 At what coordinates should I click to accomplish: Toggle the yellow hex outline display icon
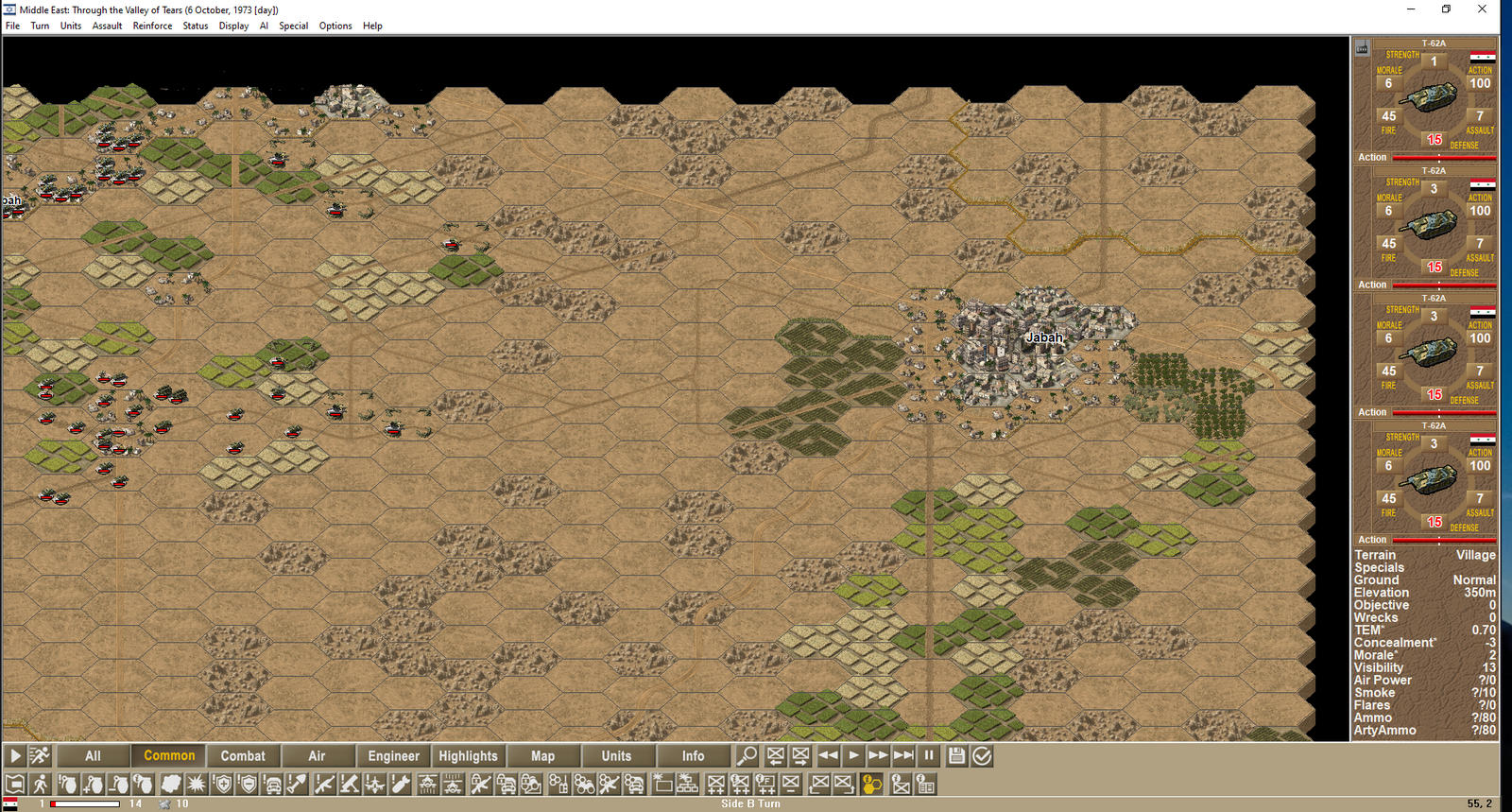(869, 784)
